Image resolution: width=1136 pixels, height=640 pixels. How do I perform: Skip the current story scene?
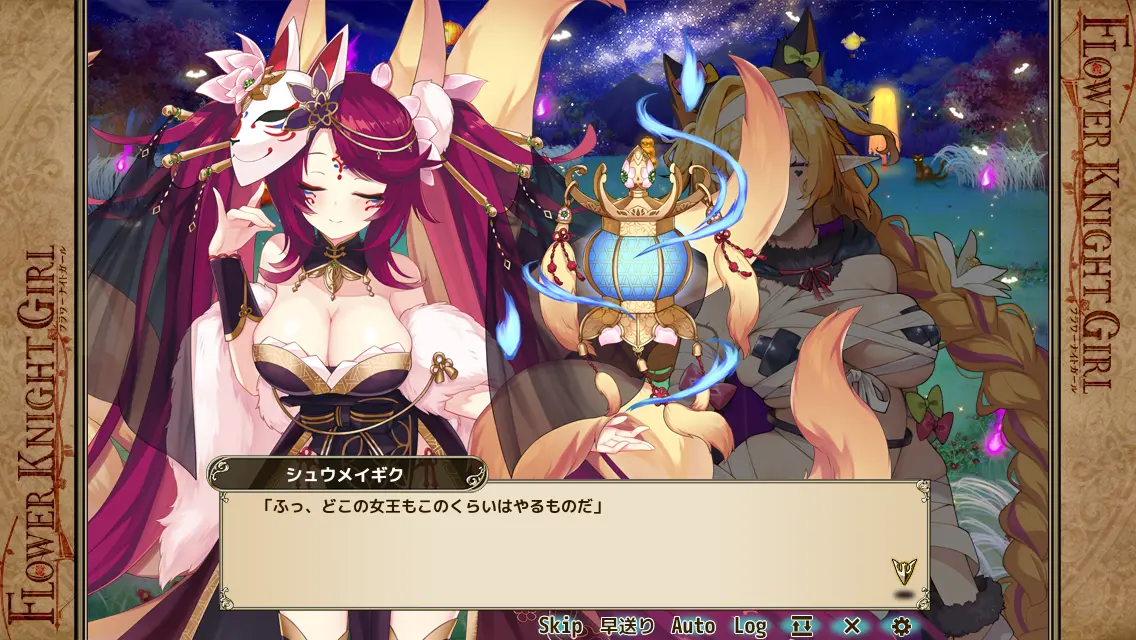[x=560, y=626]
